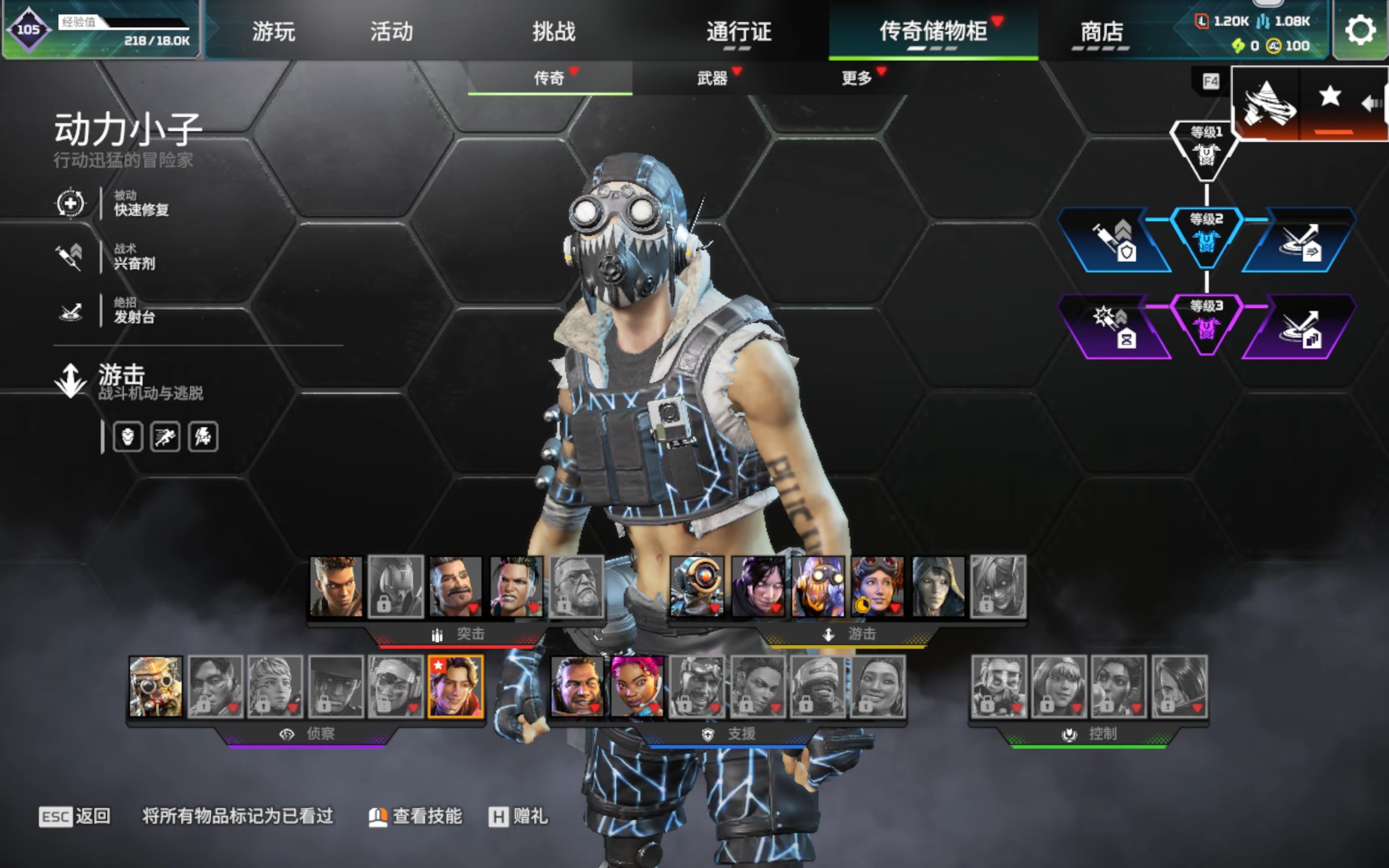Screen dimensions: 1389x868
Task: Show the 更多 sub-tab
Action: (x=856, y=78)
